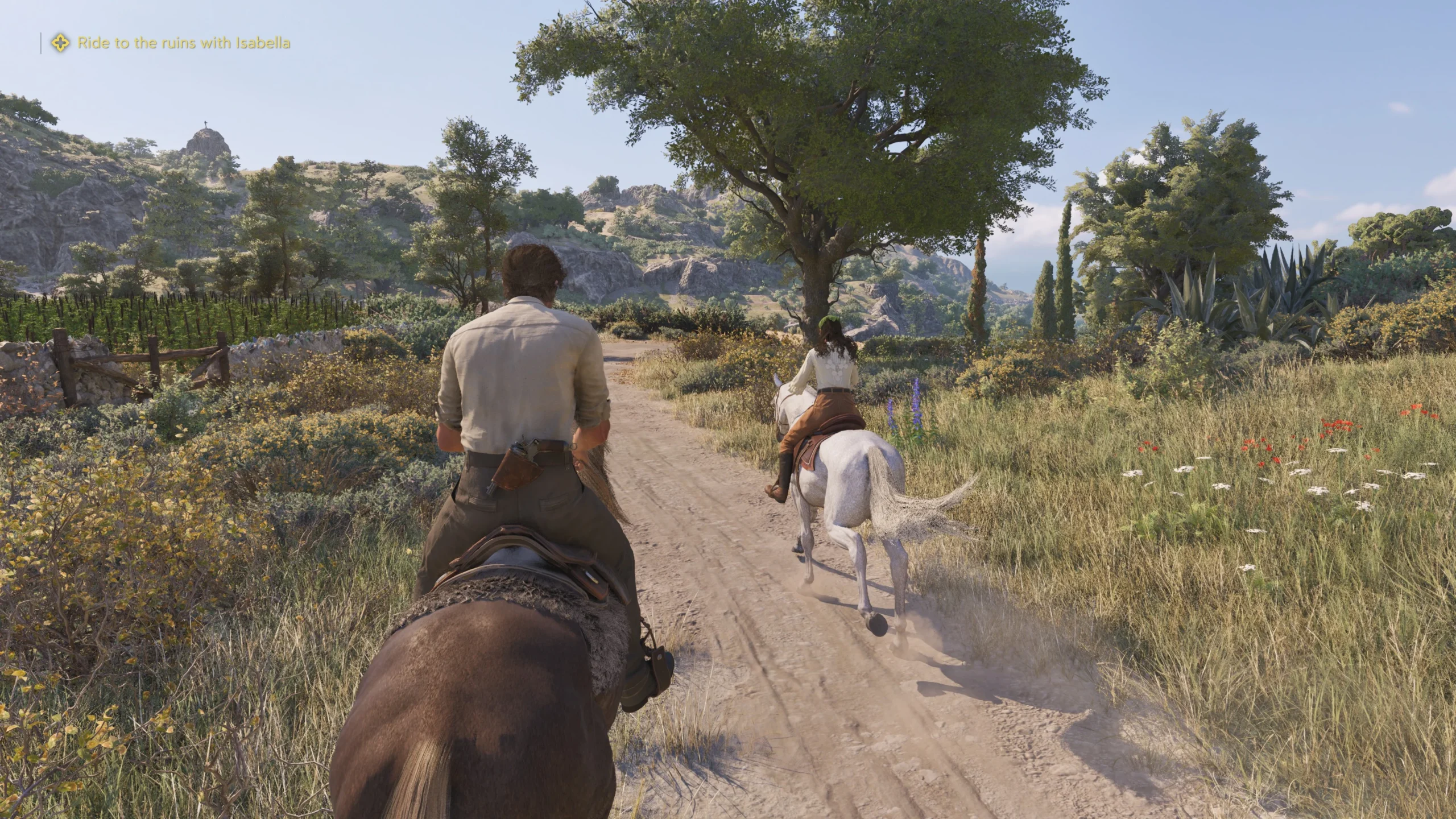The image size is (1456, 819).
Task: Select the 'Ride to the ruins with Isabella' objective
Action: [184, 43]
